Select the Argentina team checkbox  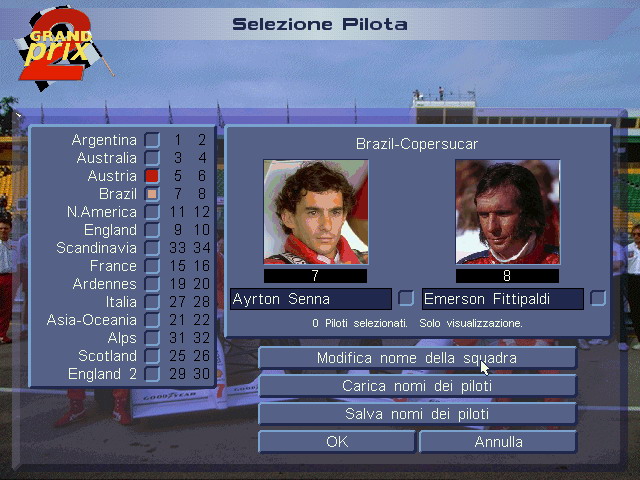(x=152, y=140)
